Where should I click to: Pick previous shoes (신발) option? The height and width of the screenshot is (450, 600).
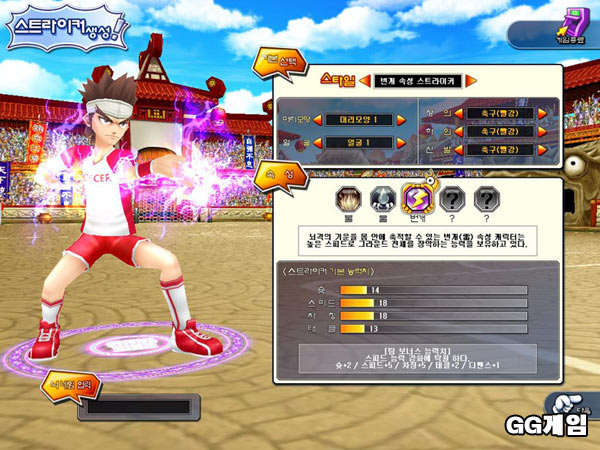[458, 149]
